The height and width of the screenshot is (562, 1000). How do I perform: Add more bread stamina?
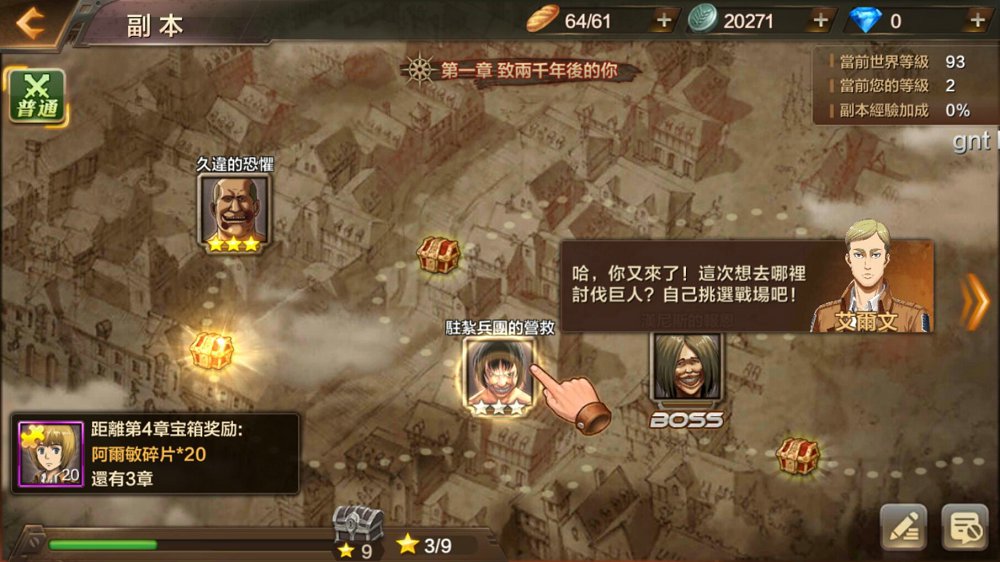pos(663,20)
